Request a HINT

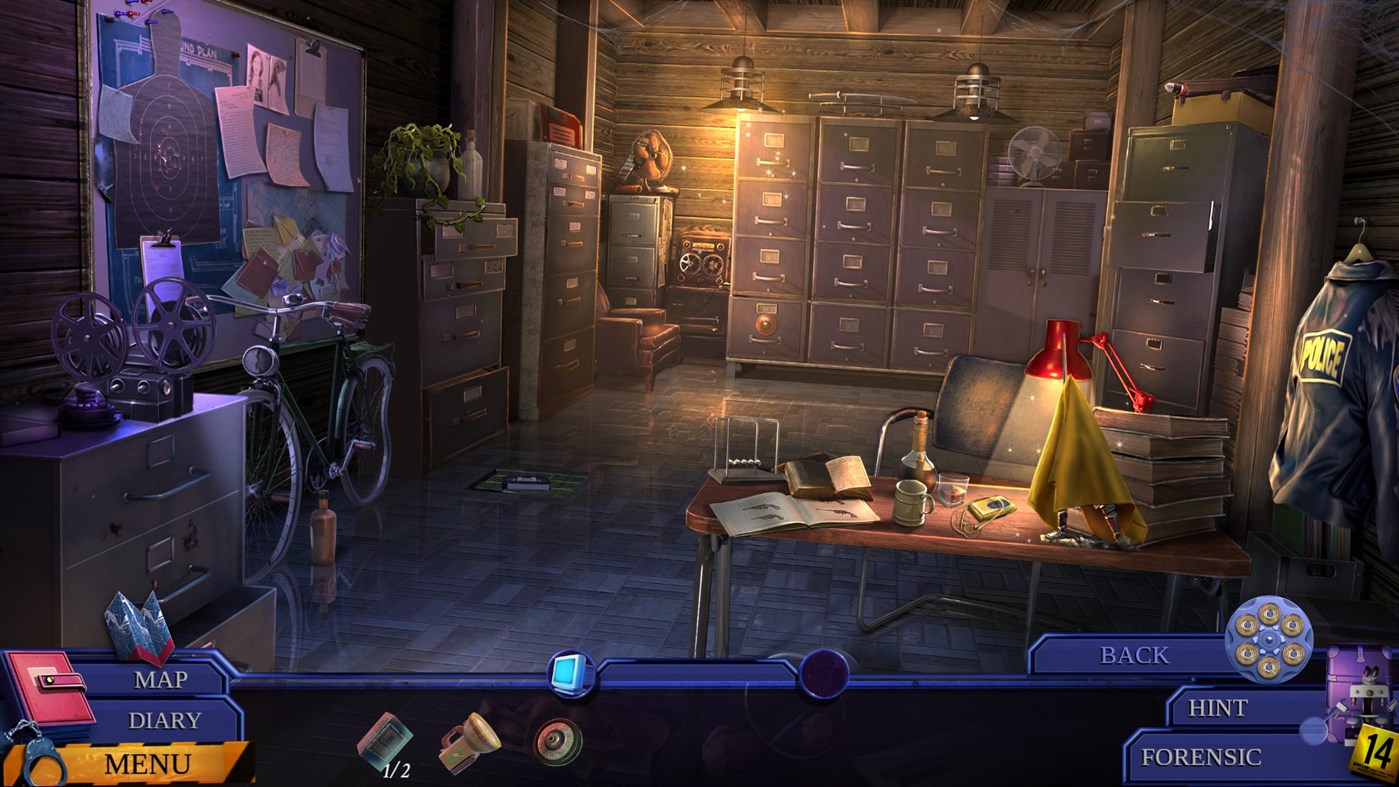[1215, 708]
